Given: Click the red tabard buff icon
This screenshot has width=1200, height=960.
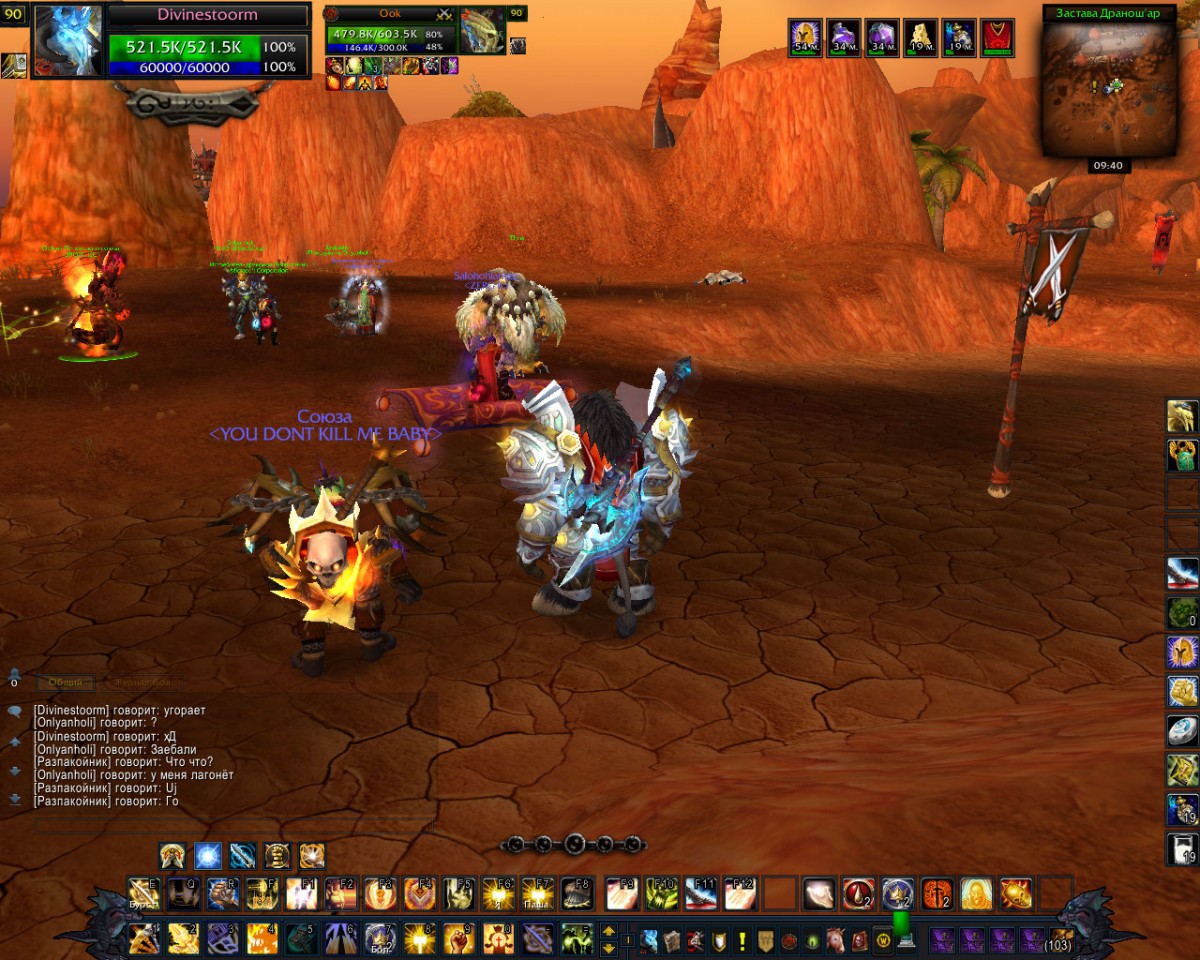Looking at the screenshot, I should click(997, 38).
